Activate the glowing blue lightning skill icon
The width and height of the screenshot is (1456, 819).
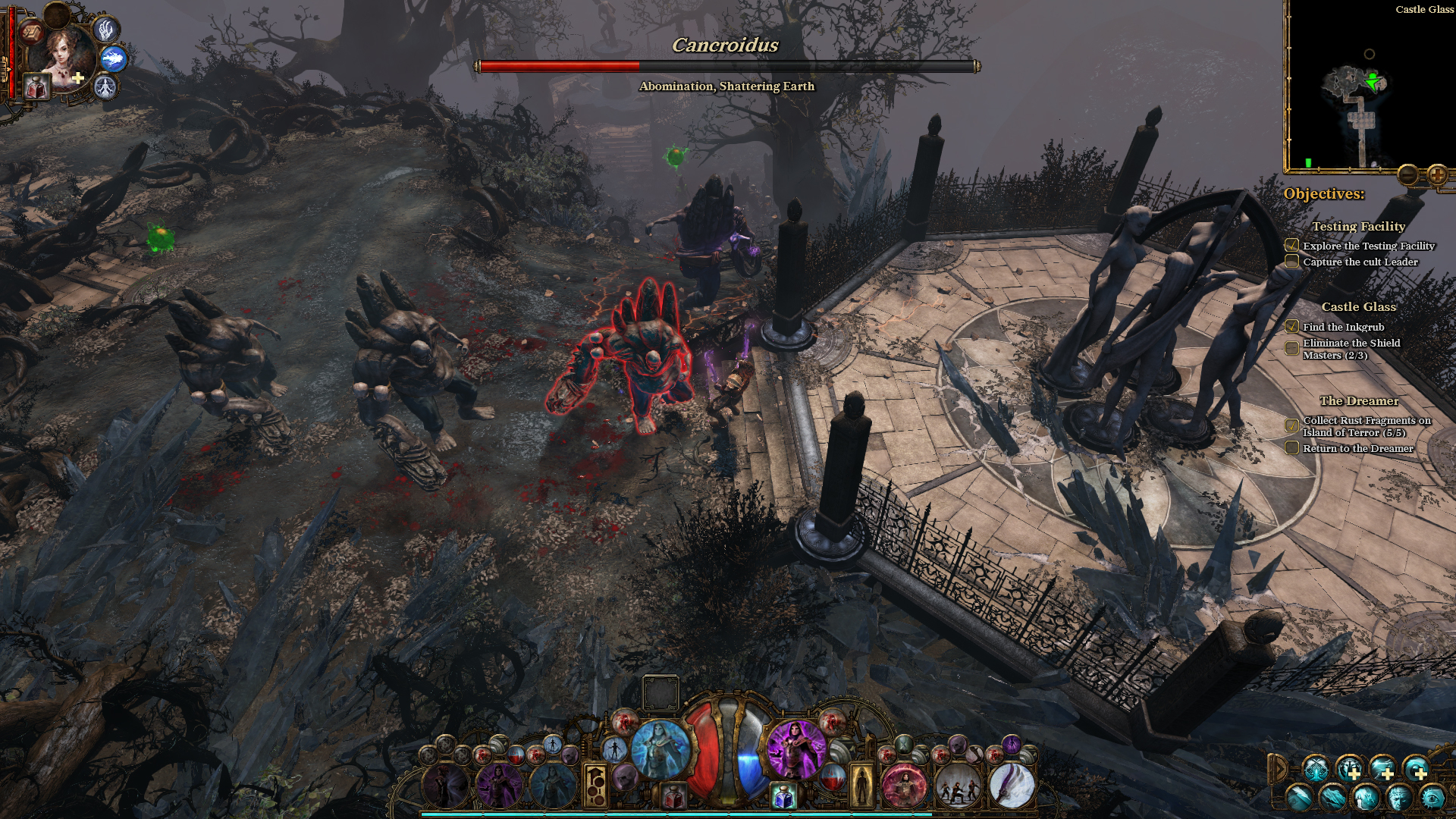113,58
